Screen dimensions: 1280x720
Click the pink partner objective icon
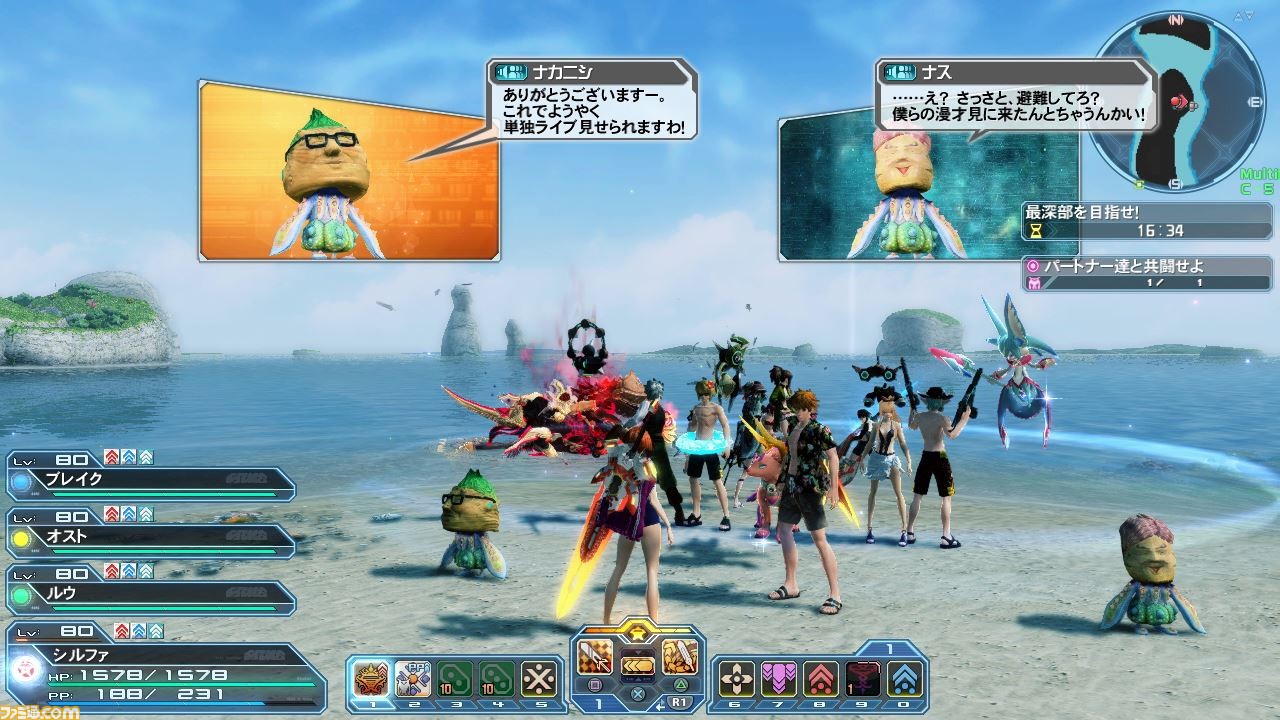point(1033,266)
